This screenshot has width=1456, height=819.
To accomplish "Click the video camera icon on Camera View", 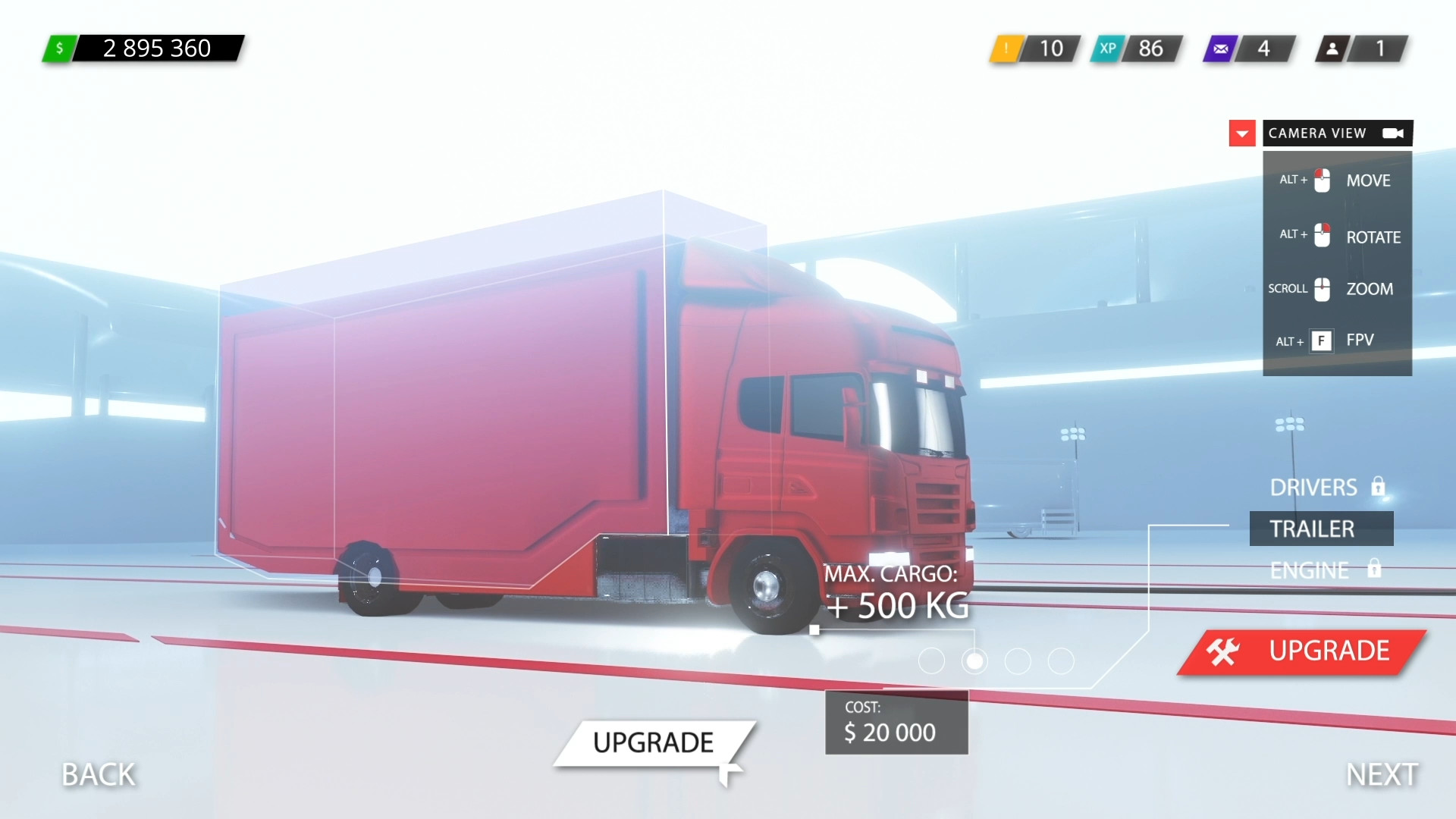I will (1392, 133).
